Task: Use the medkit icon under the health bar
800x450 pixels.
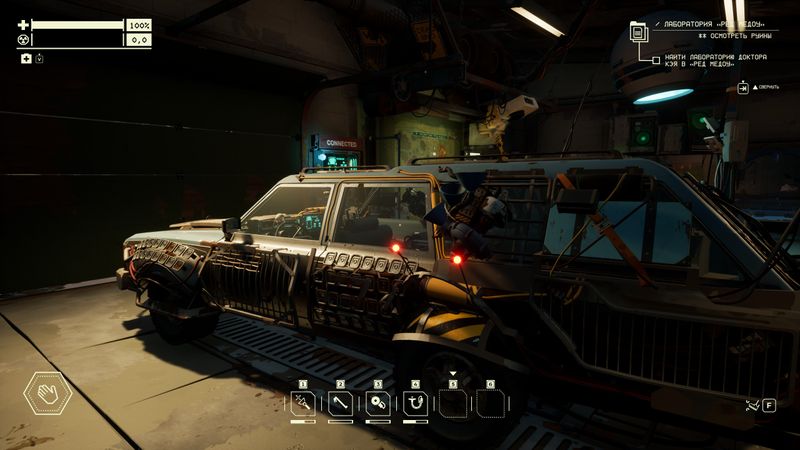Action: point(26,59)
